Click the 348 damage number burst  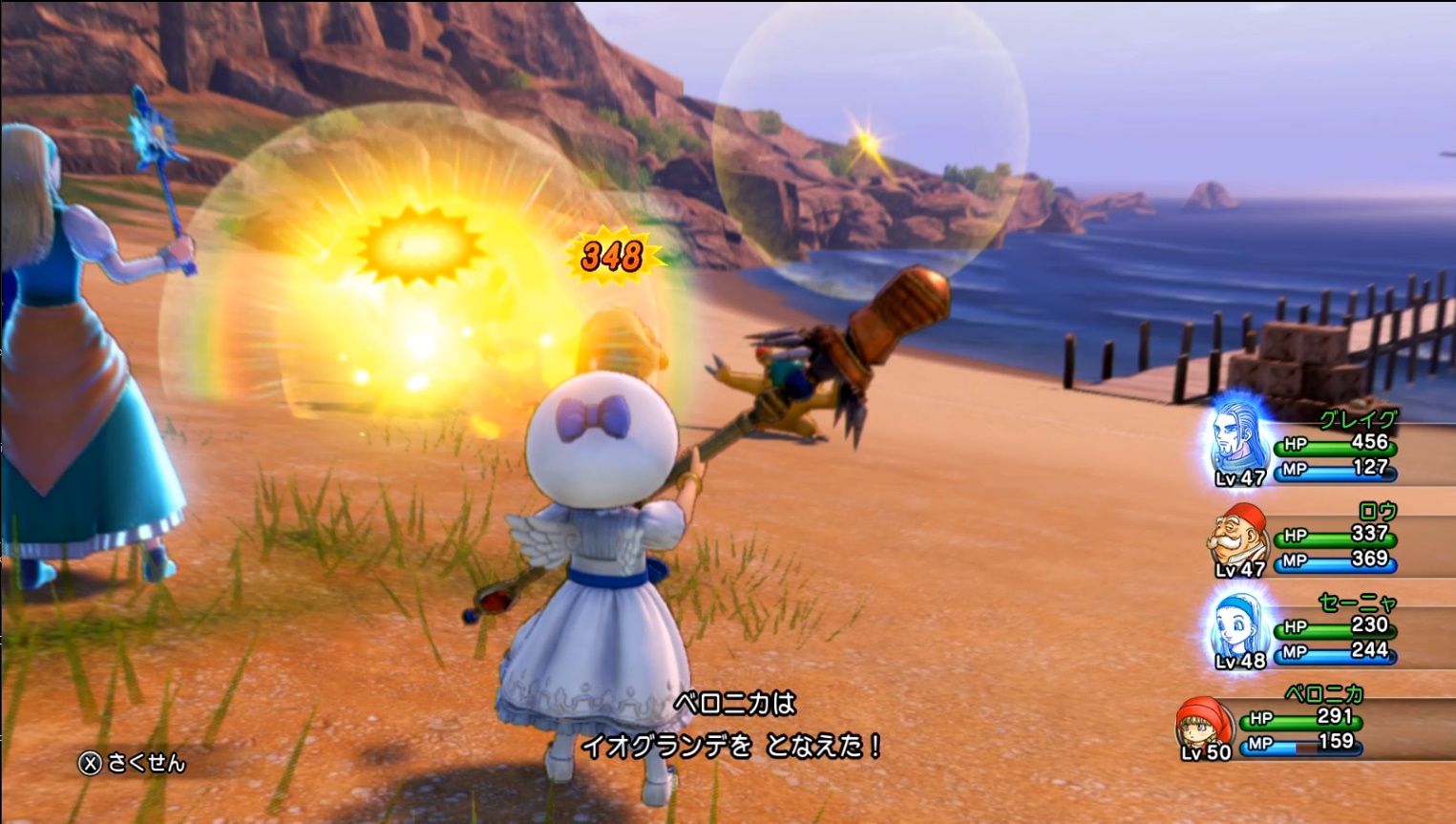tap(611, 255)
